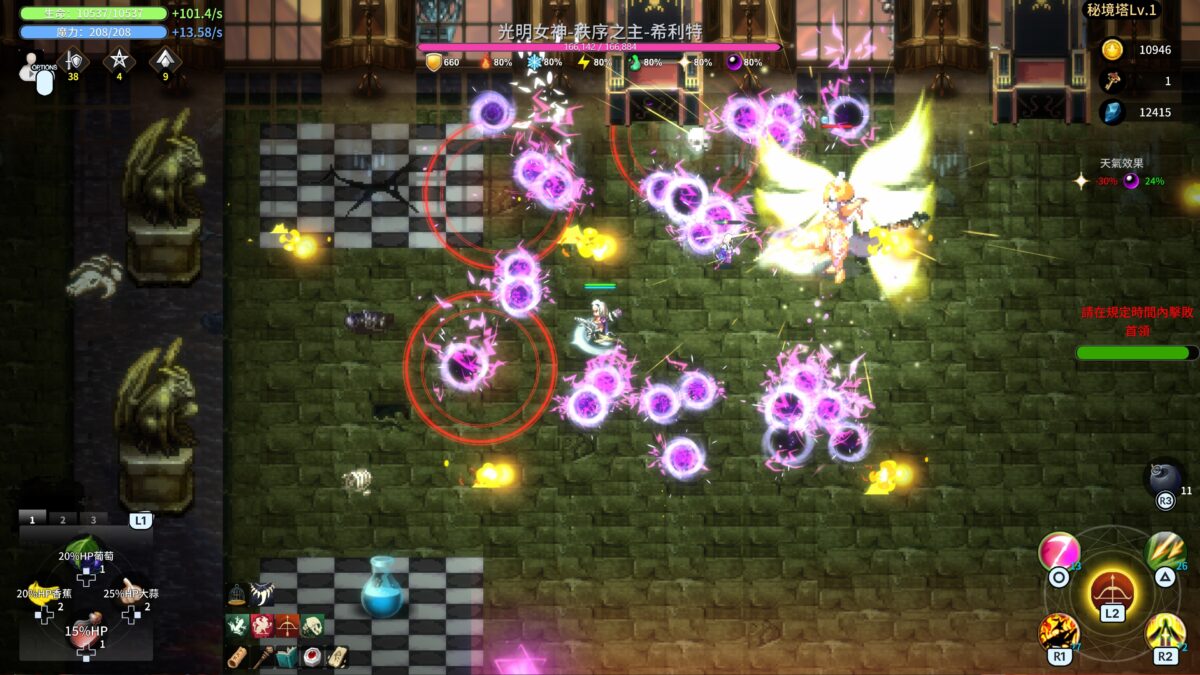Throw the bomb item

click(x=1164, y=477)
